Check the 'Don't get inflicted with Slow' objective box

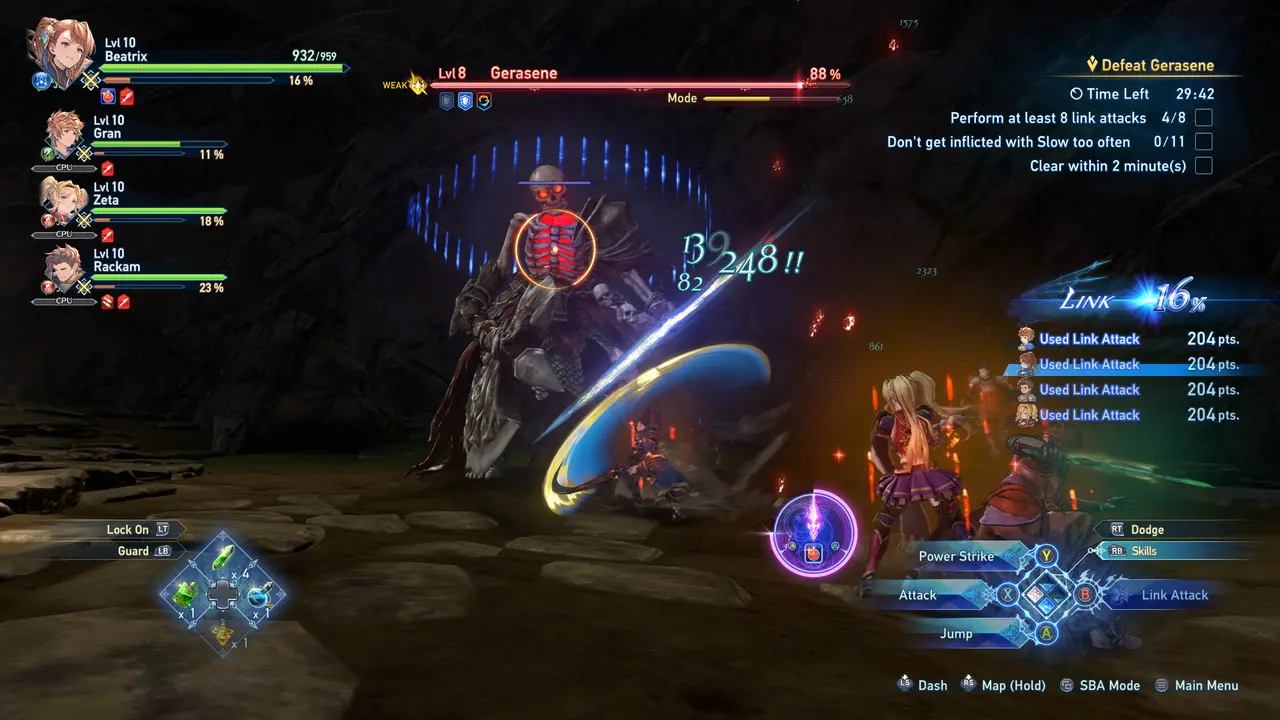point(1202,141)
